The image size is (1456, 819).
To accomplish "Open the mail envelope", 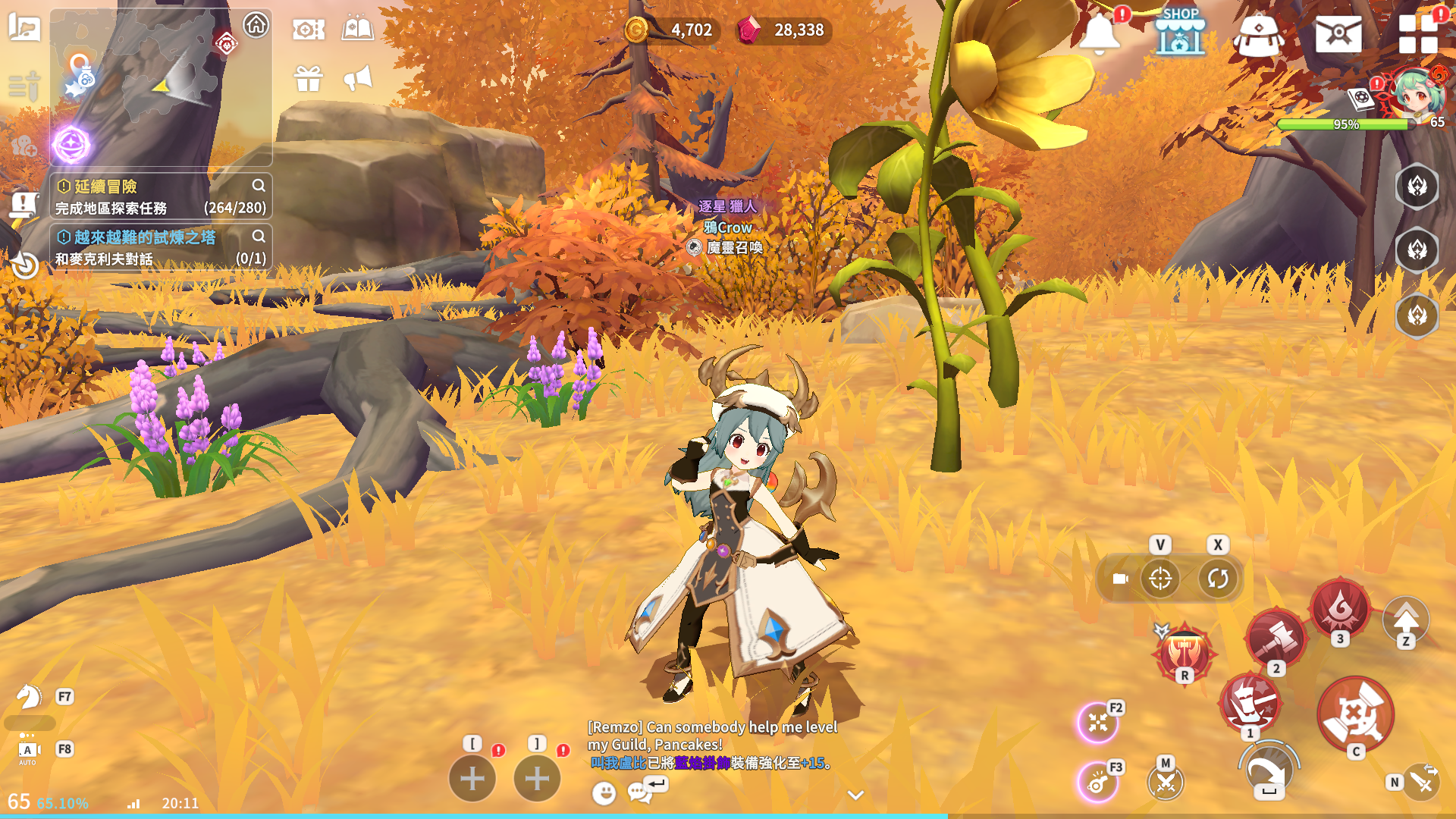I will pos(1338,34).
